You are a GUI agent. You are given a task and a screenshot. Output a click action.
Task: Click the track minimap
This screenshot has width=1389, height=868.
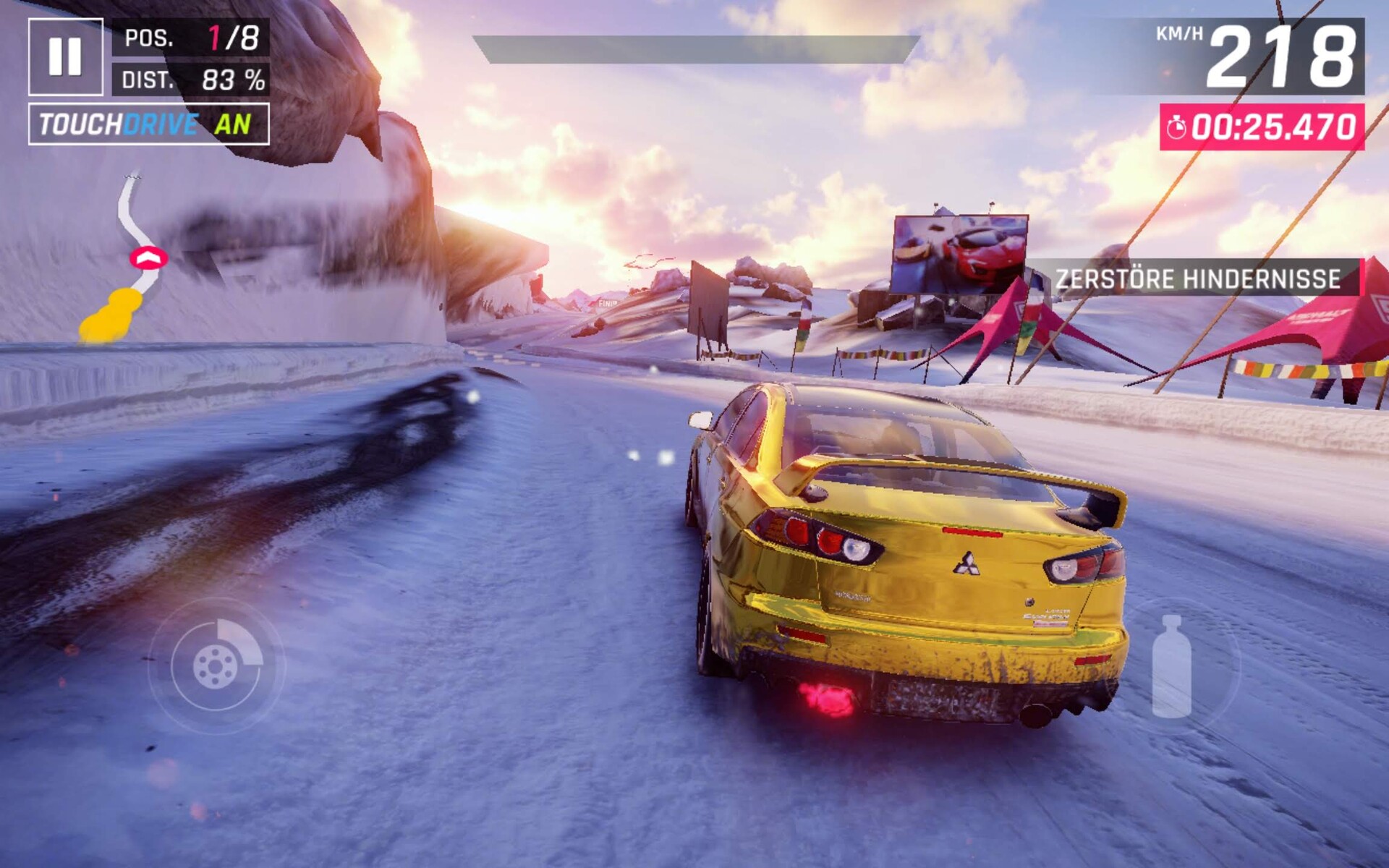pyautogui.click(x=129, y=260)
